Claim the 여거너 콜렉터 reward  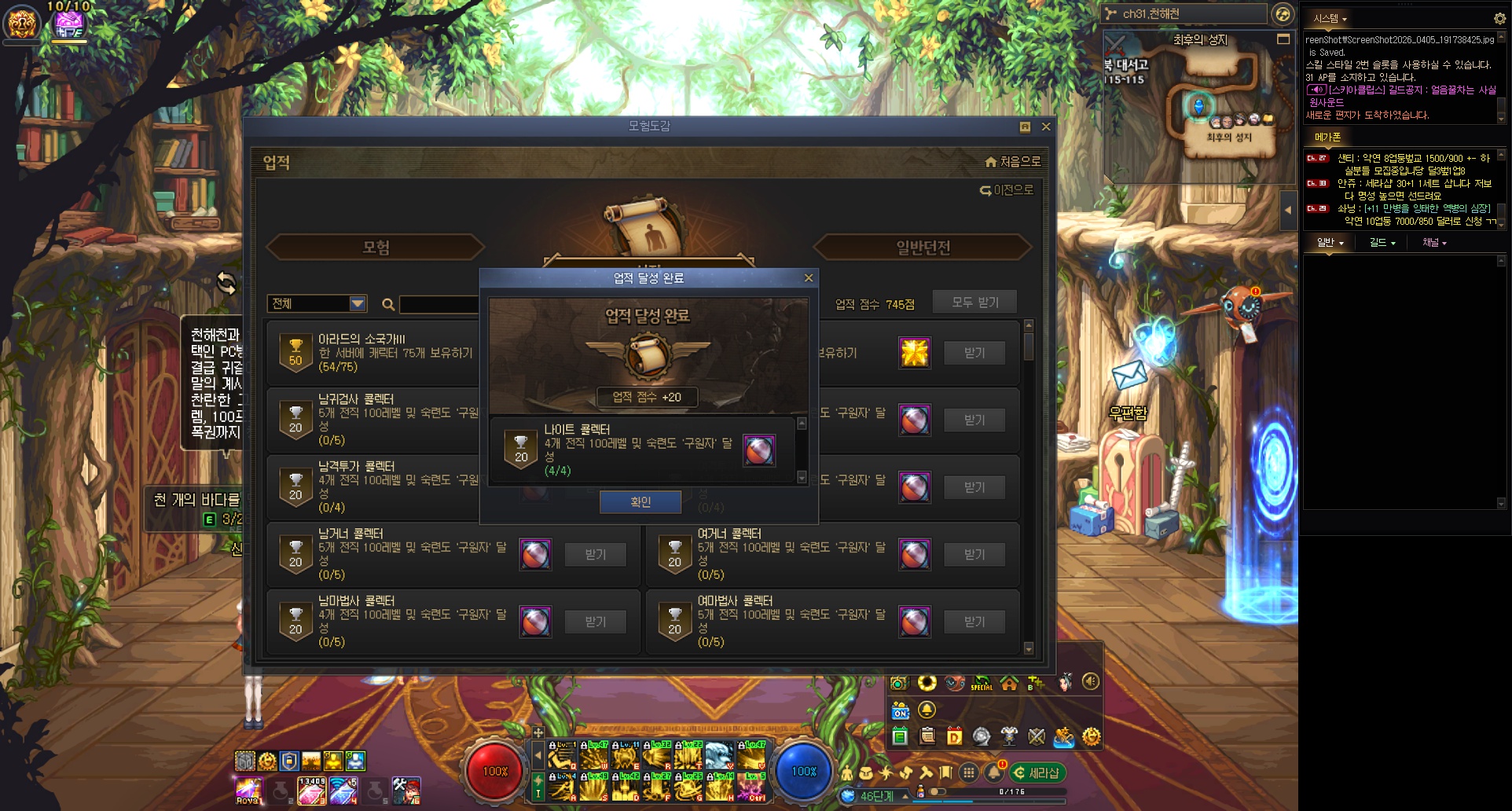tap(974, 555)
